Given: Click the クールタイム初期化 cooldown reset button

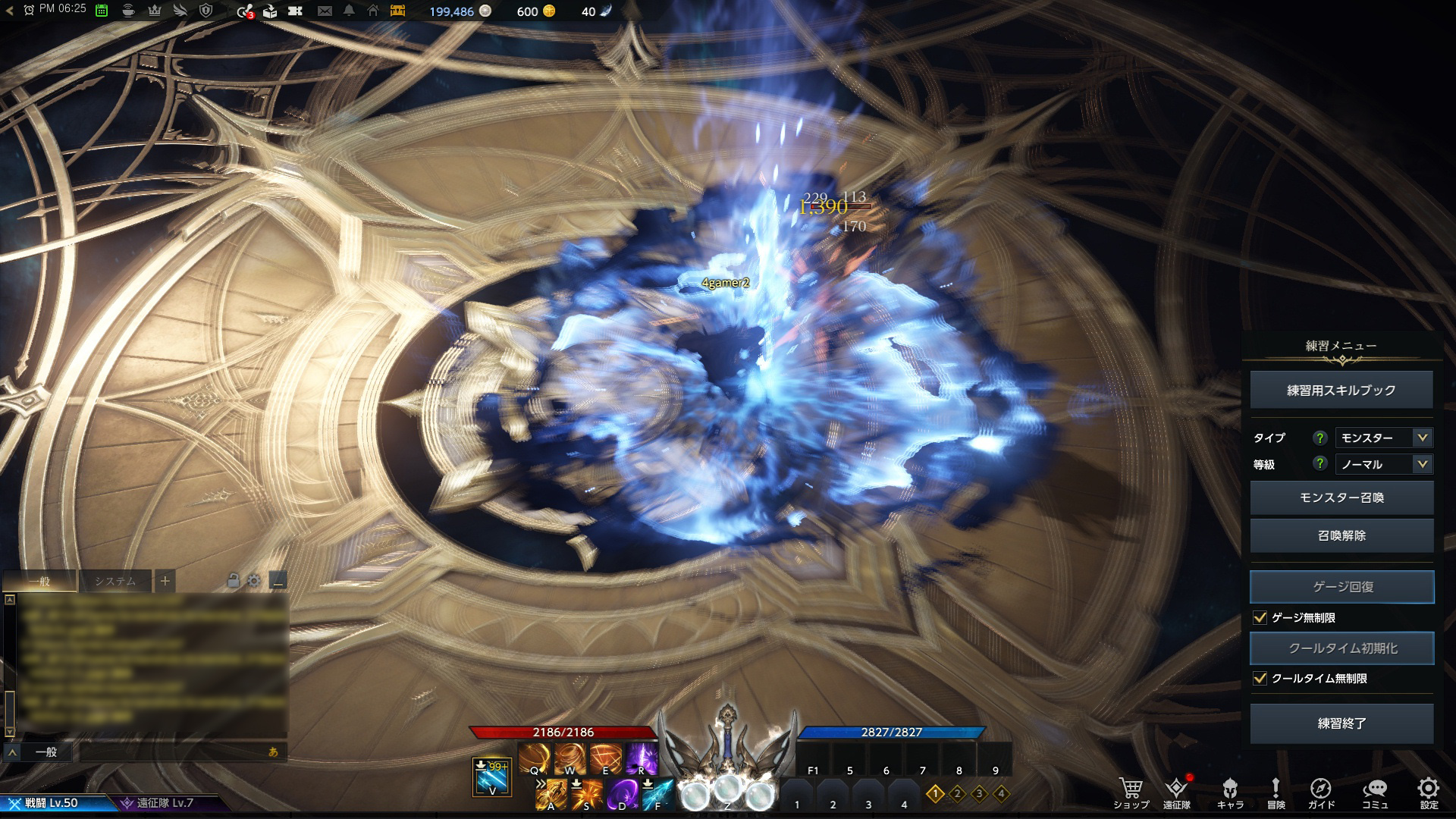Looking at the screenshot, I should [x=1341, y=648].
